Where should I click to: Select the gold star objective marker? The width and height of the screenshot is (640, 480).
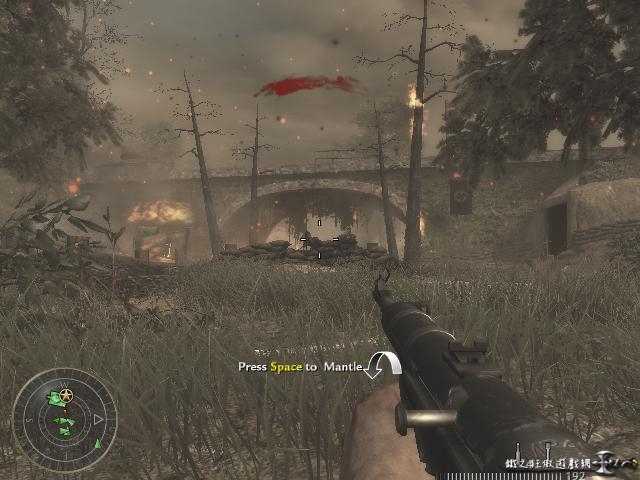(x=66, y=397)
